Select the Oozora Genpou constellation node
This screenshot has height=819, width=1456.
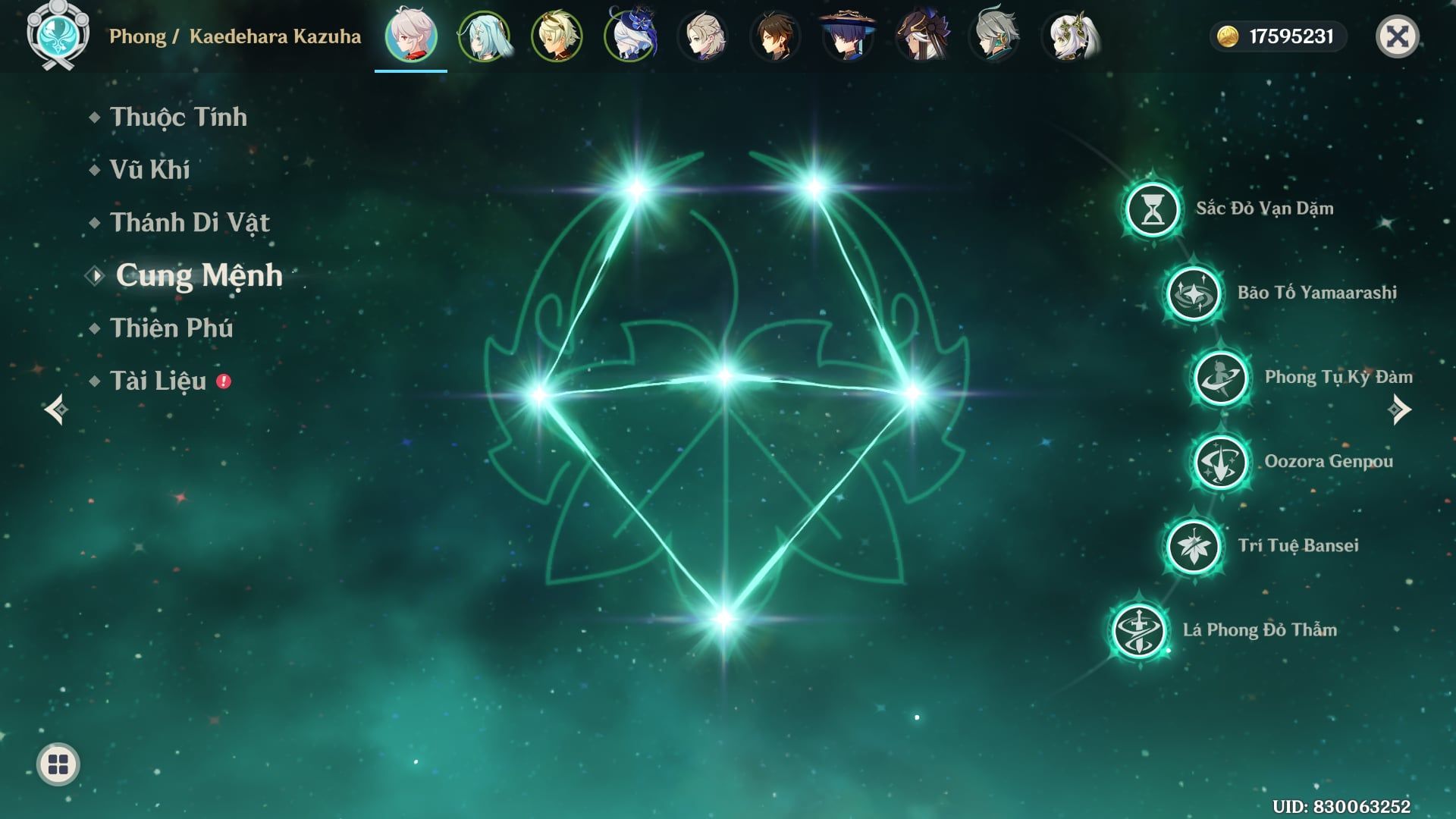pos(1221,462)
